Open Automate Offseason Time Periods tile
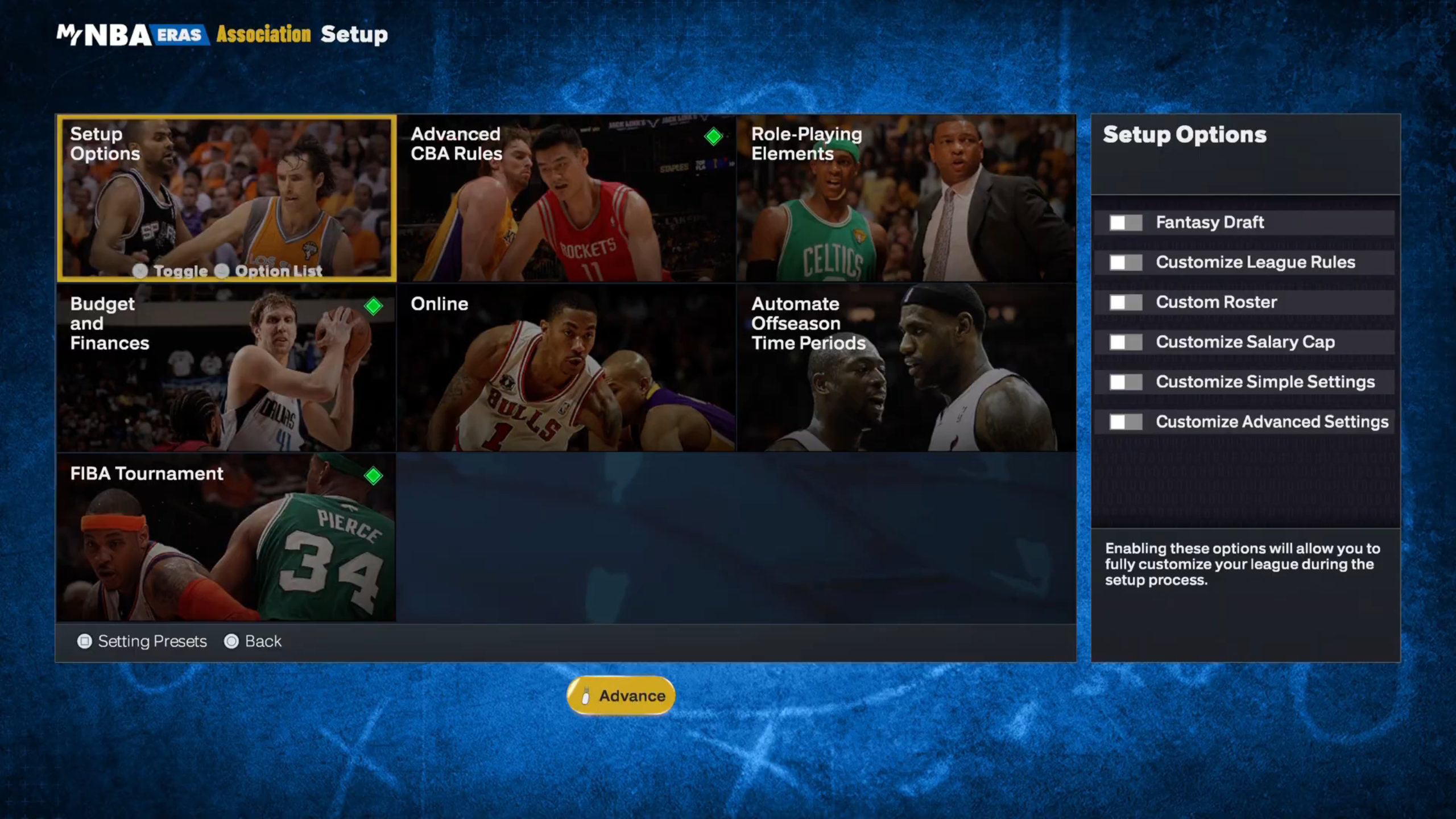The image size is (1456, 819). tap(906, 367)
